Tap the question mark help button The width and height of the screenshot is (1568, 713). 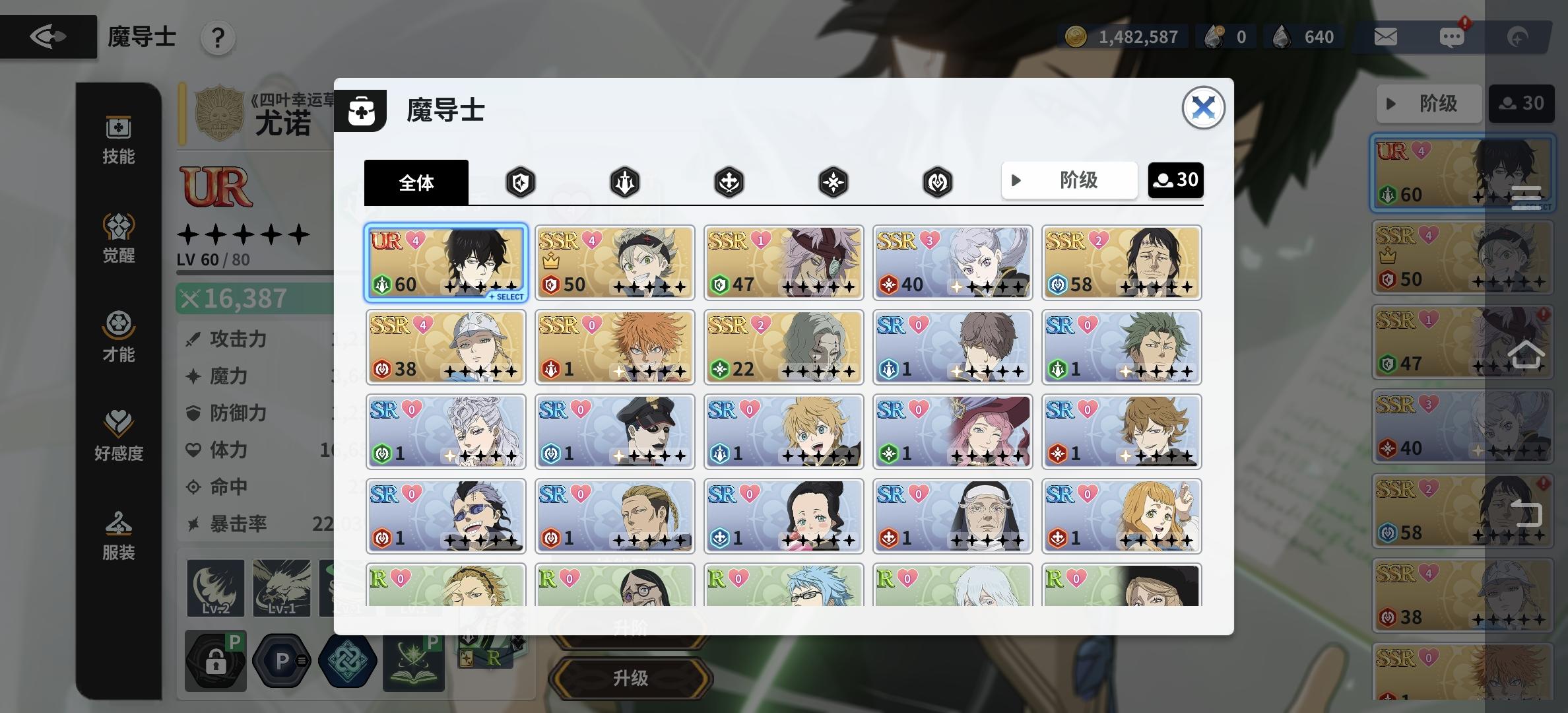(218, 38)
